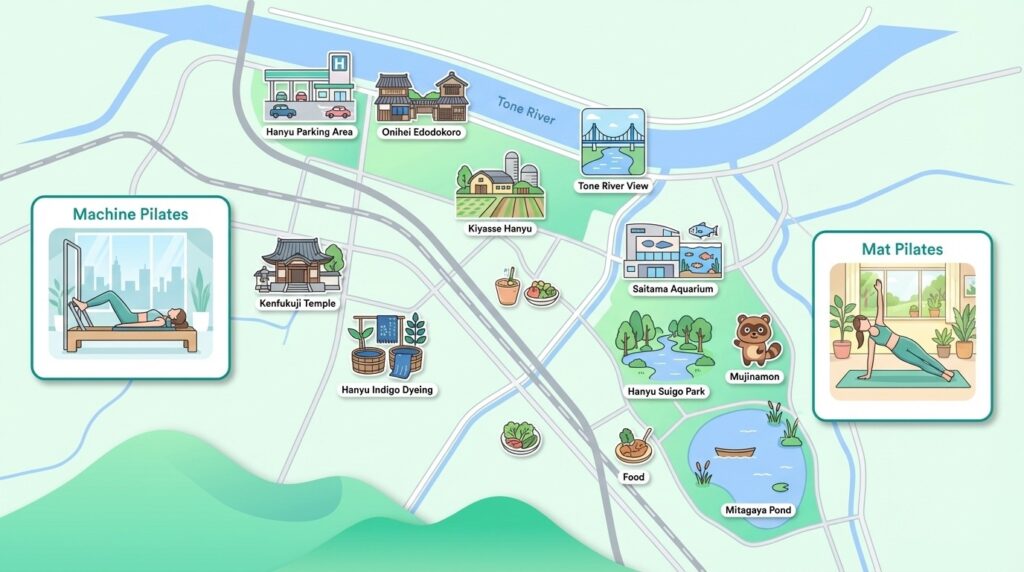Click the drink cup marker

coord(506,288)
